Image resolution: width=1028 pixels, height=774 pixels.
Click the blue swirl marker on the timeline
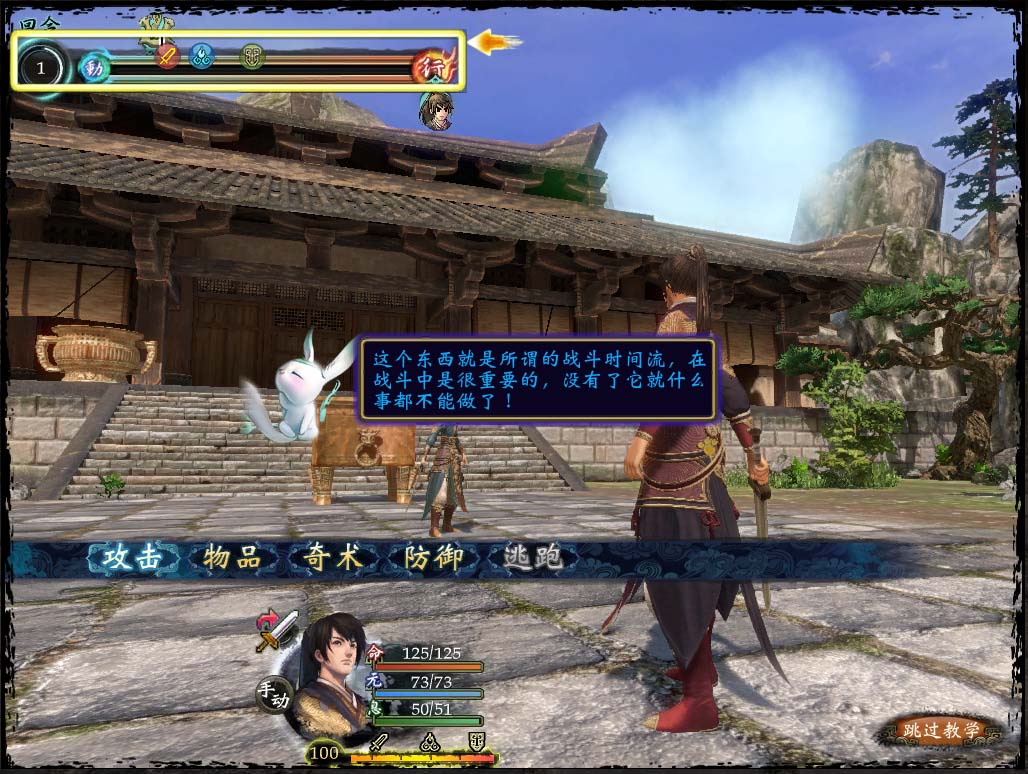(x=203, y=55)
